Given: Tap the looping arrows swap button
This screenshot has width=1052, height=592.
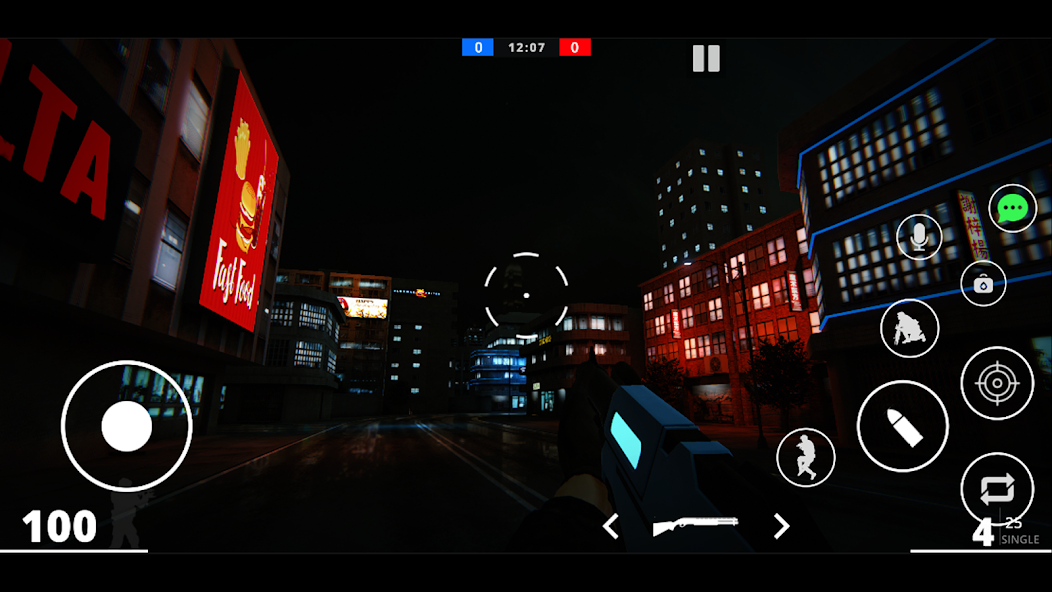Looking at the screenshot, I should 996,488.
